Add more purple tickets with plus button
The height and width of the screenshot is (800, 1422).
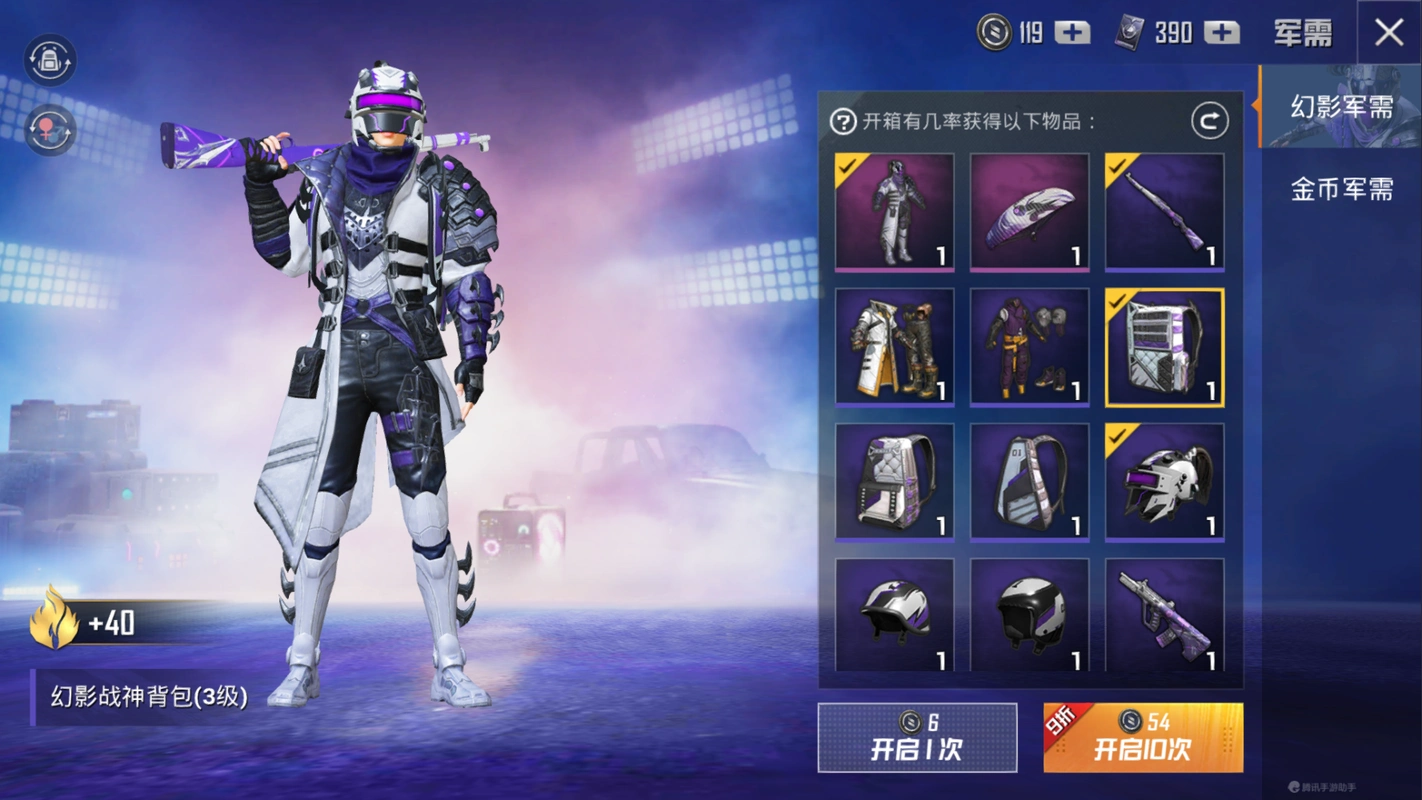[x=1222, y=33]
